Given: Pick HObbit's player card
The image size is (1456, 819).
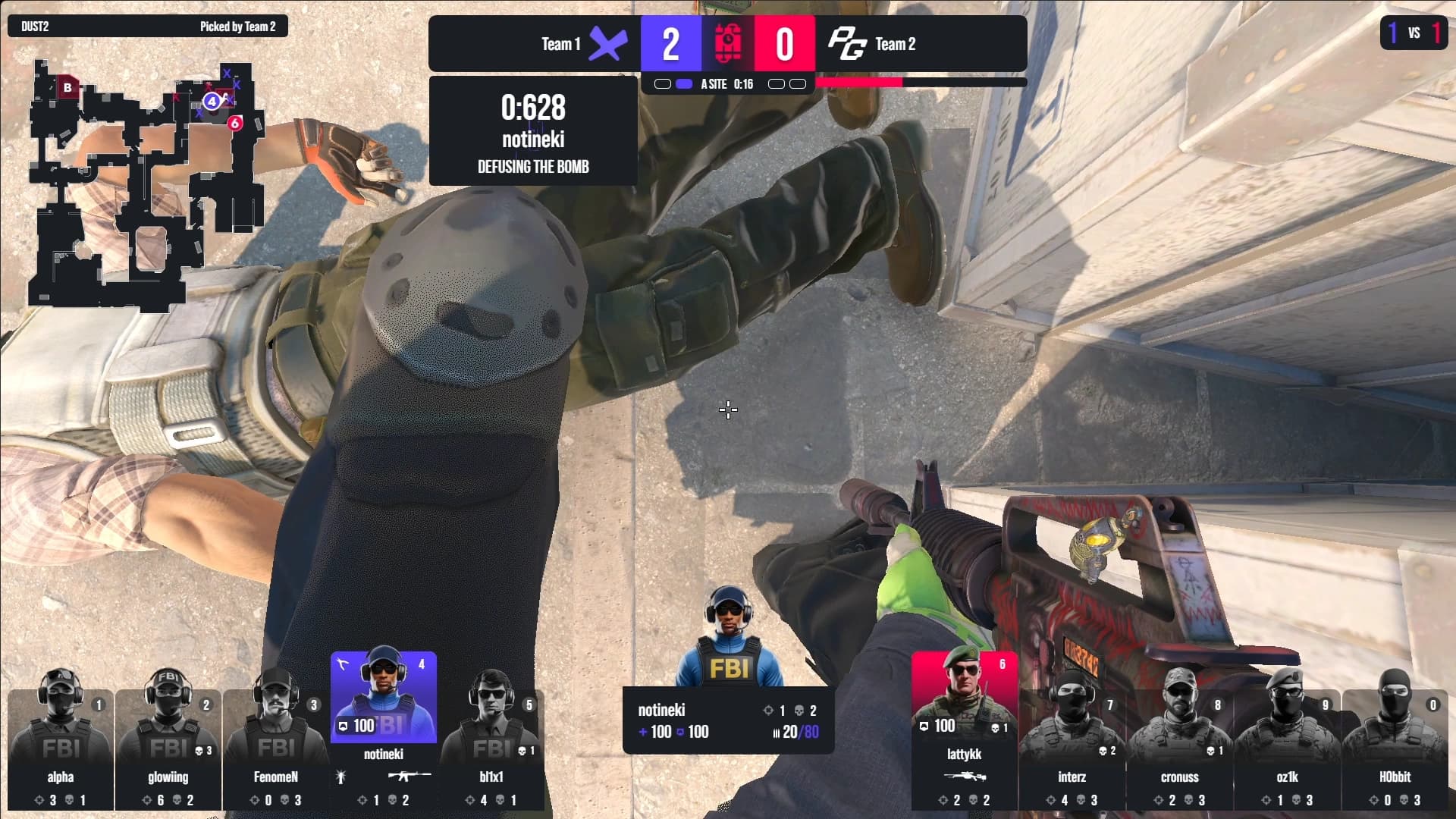Looking at the screenshot, I should pyautogui.click(x=1395, y=747).
